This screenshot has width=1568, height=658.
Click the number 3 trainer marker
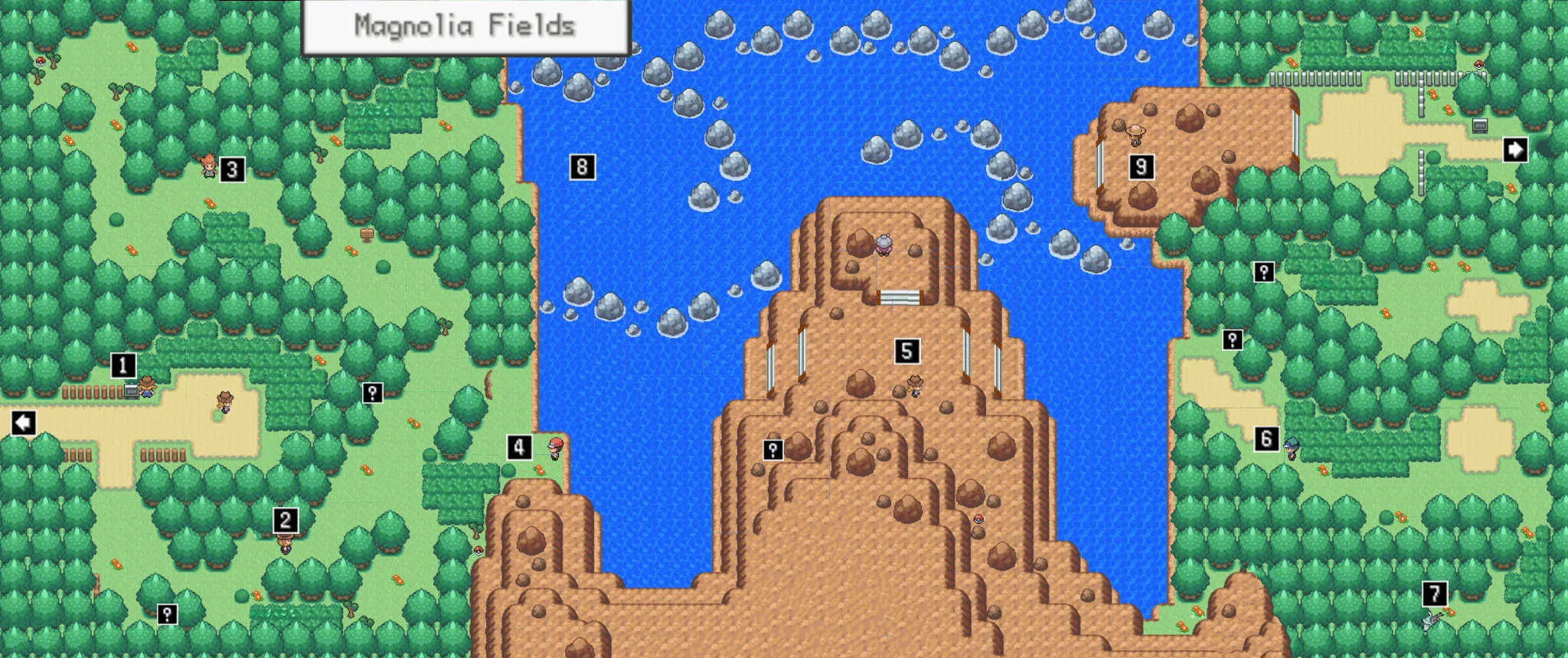(x=232, y=169)
